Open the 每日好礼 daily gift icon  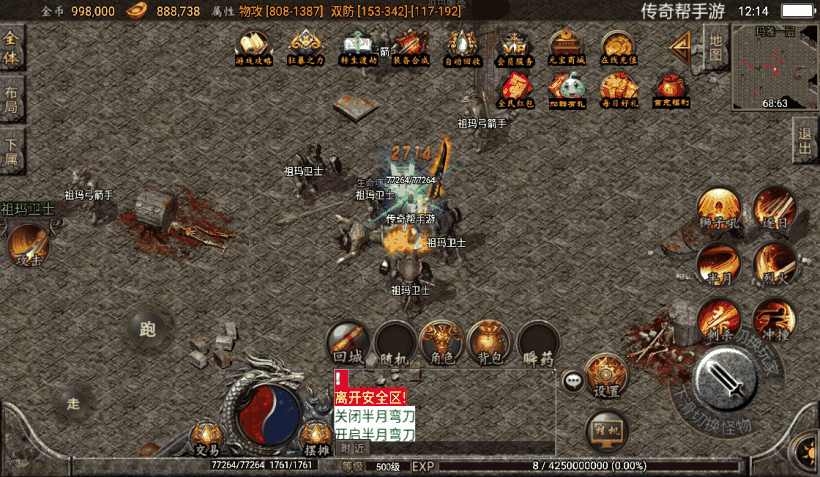[619, 91]
